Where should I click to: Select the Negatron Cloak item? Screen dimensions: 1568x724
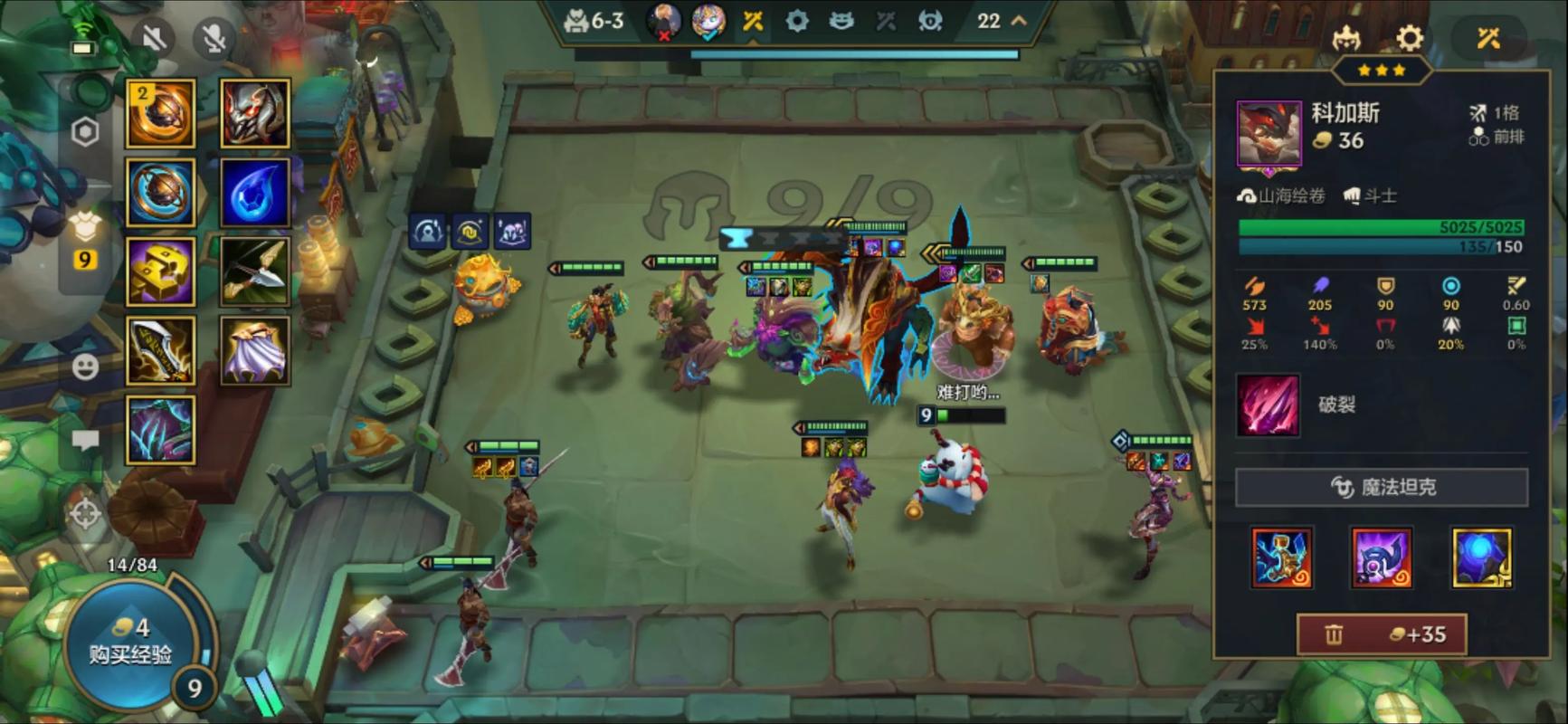[255, 350]
